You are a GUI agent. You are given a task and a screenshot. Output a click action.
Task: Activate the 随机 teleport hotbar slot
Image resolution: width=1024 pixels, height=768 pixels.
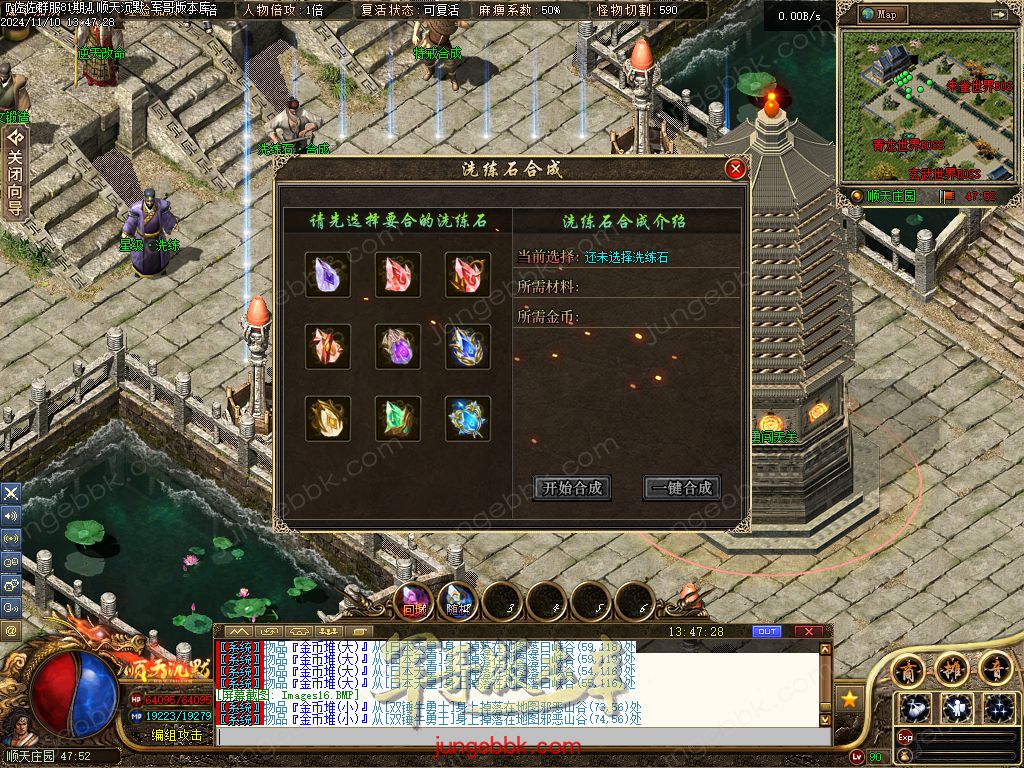457,603
